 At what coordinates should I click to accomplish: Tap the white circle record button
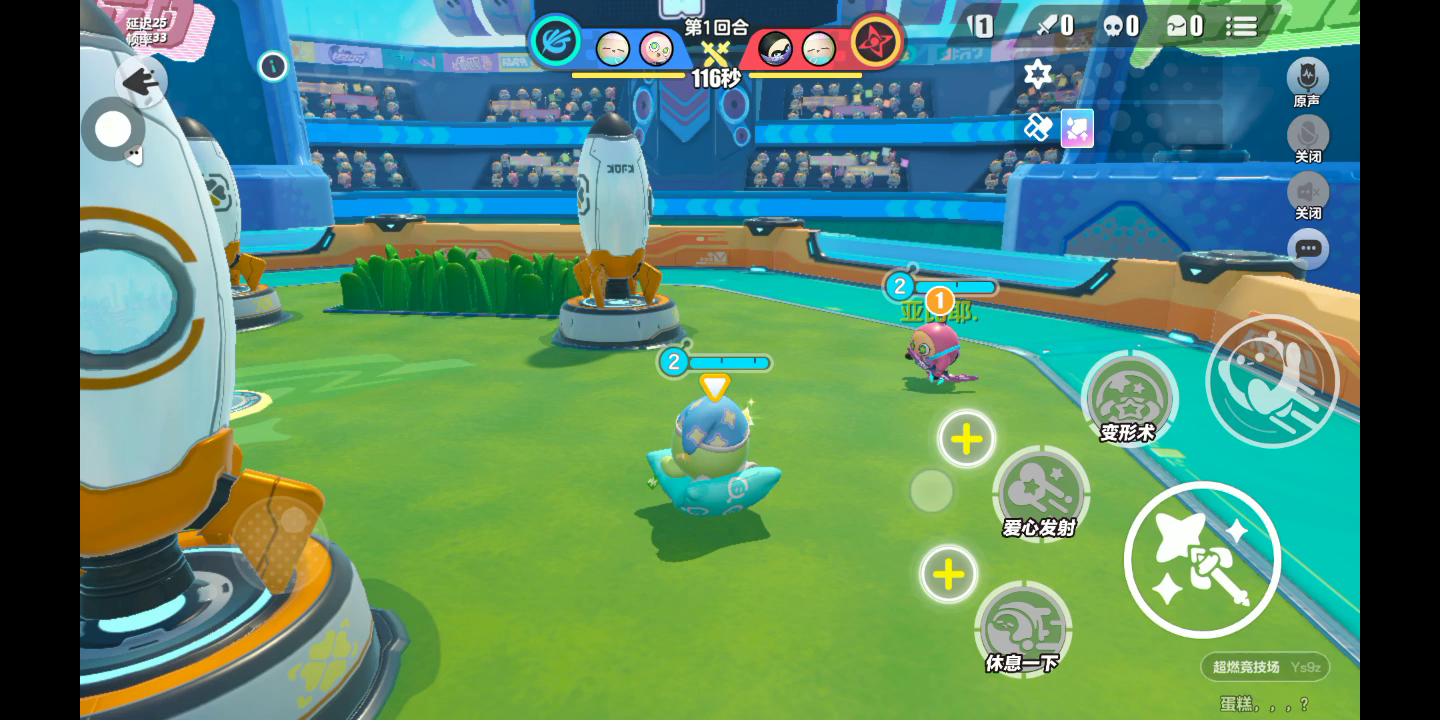point(113,129)
